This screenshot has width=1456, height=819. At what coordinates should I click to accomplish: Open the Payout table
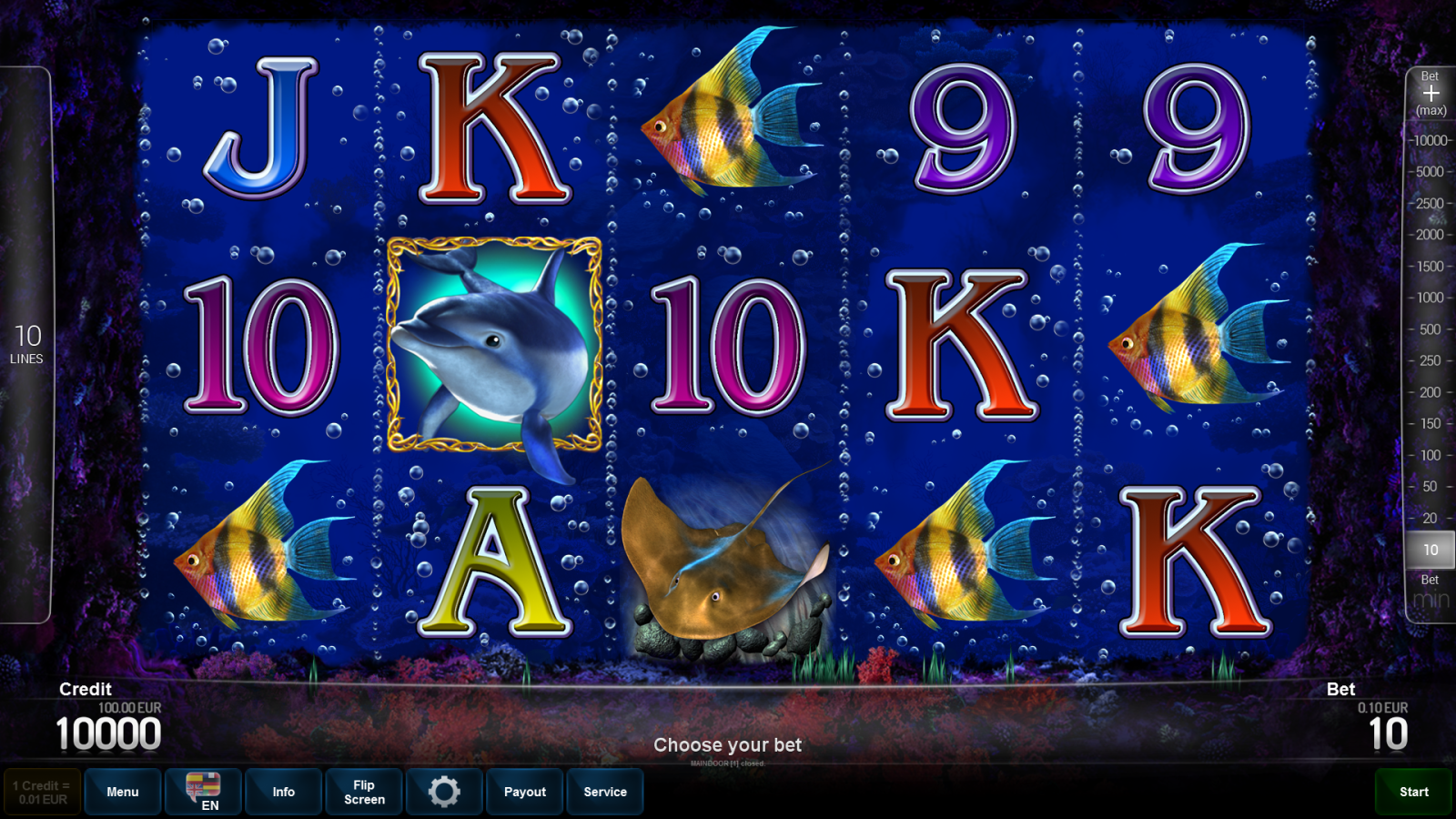pos(524,791)
